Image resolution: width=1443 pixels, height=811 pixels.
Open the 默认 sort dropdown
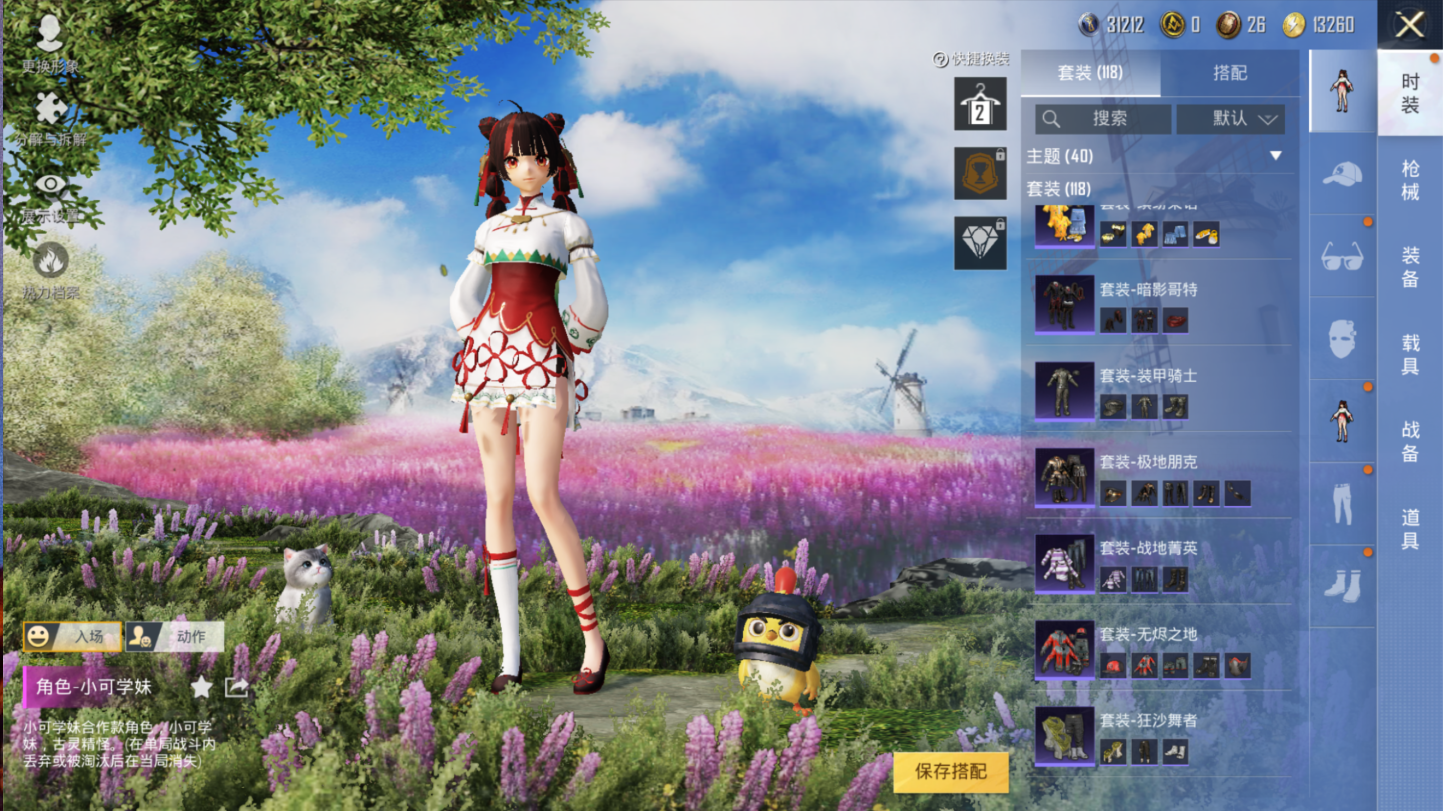tap(1230, 119)
